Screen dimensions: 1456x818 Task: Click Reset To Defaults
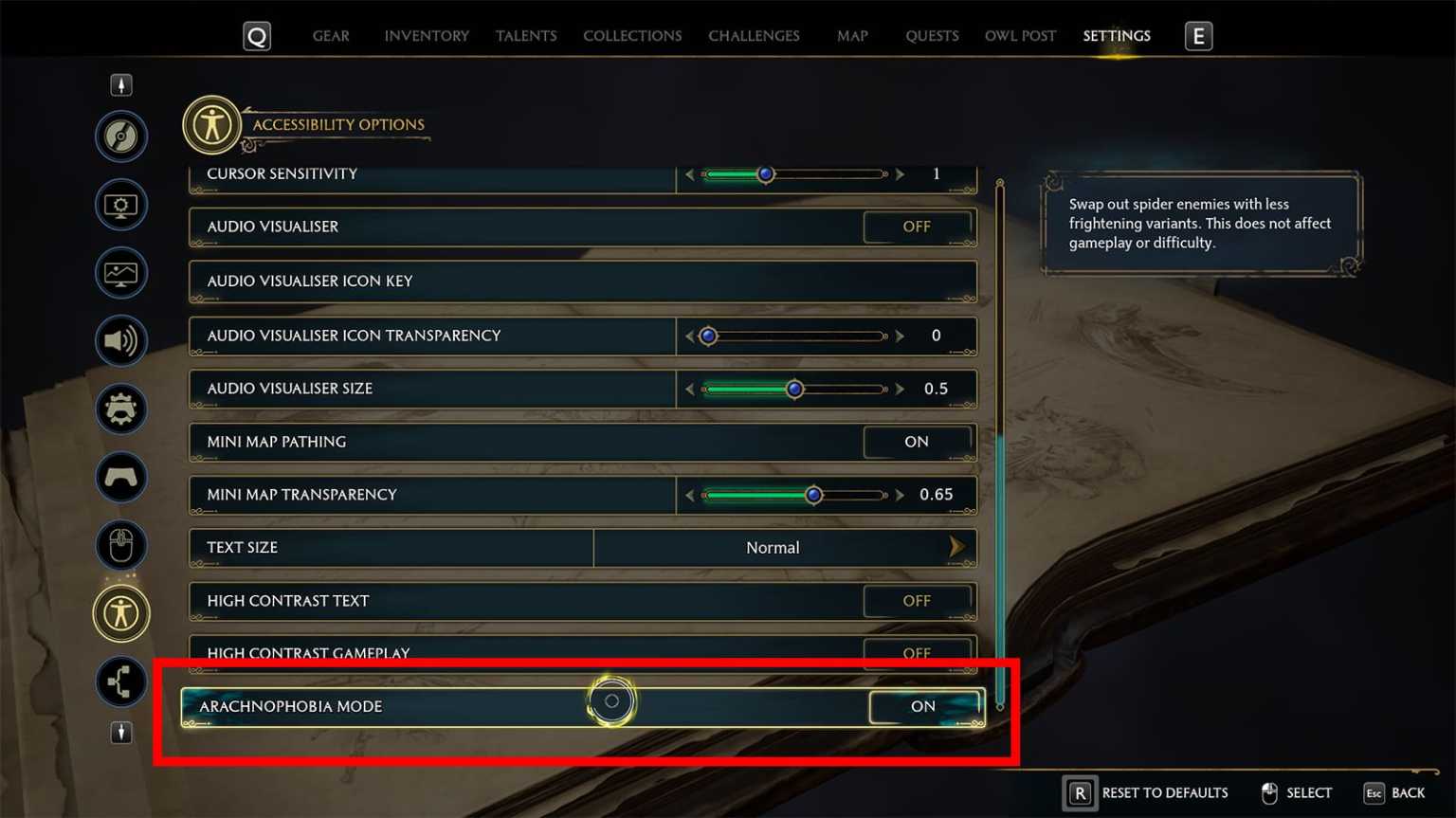point(1164,792)
